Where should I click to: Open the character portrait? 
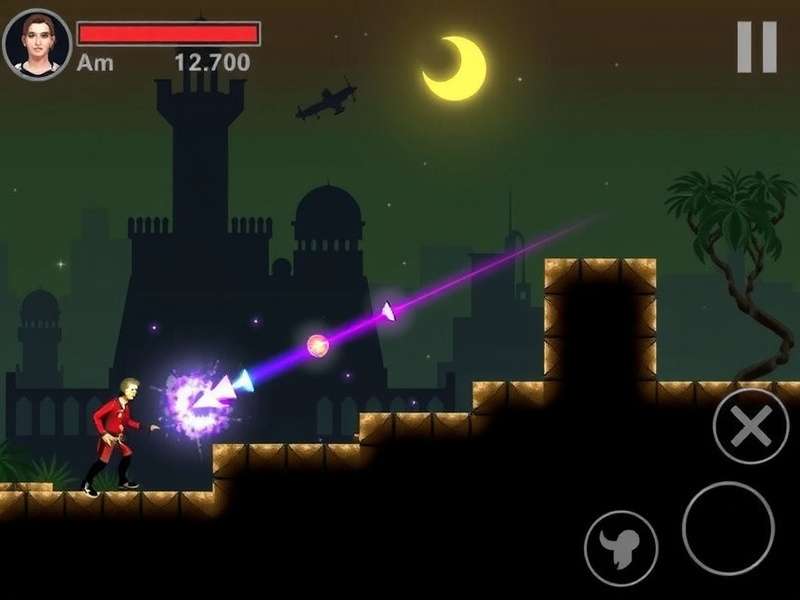click(37, 44)
